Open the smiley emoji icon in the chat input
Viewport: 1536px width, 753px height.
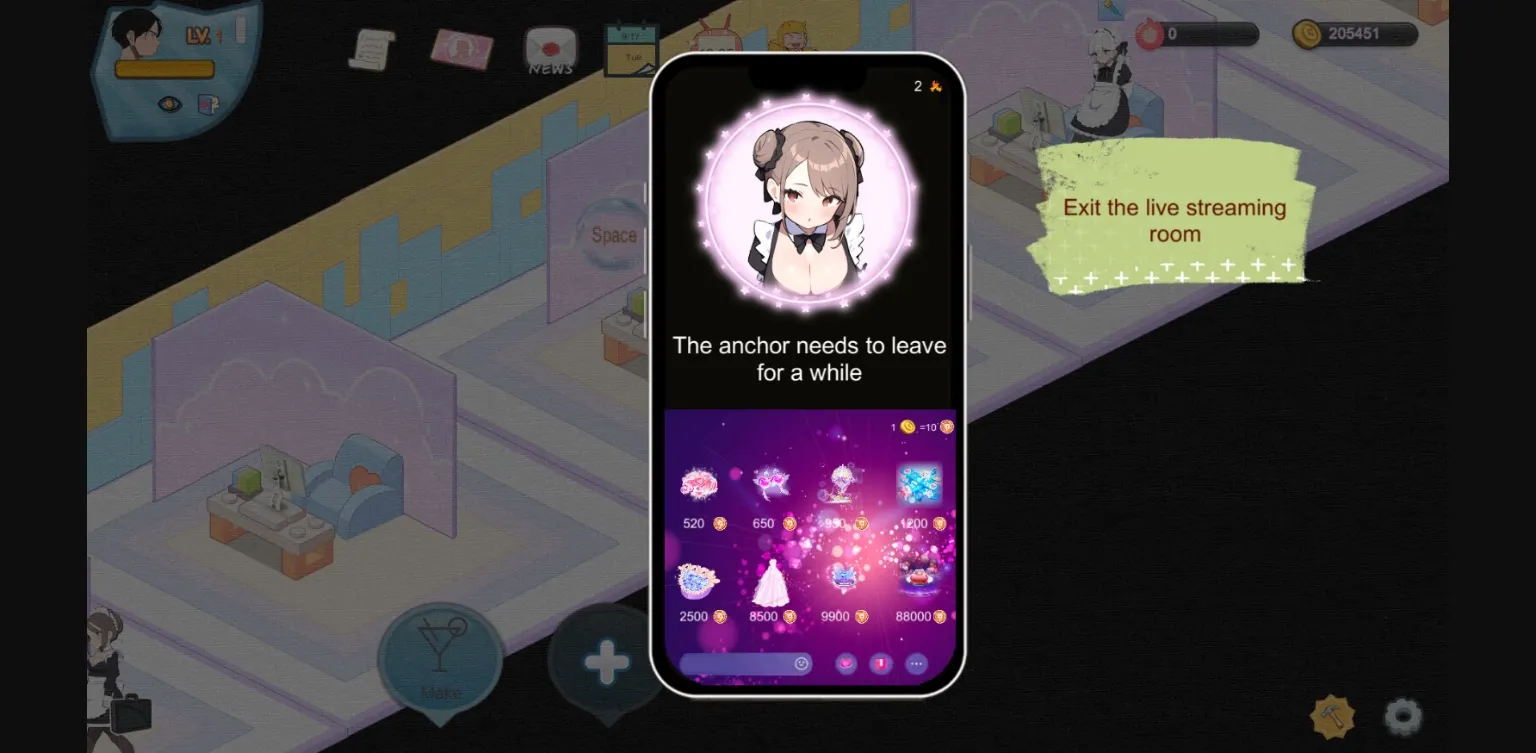[x=802, y=663]
